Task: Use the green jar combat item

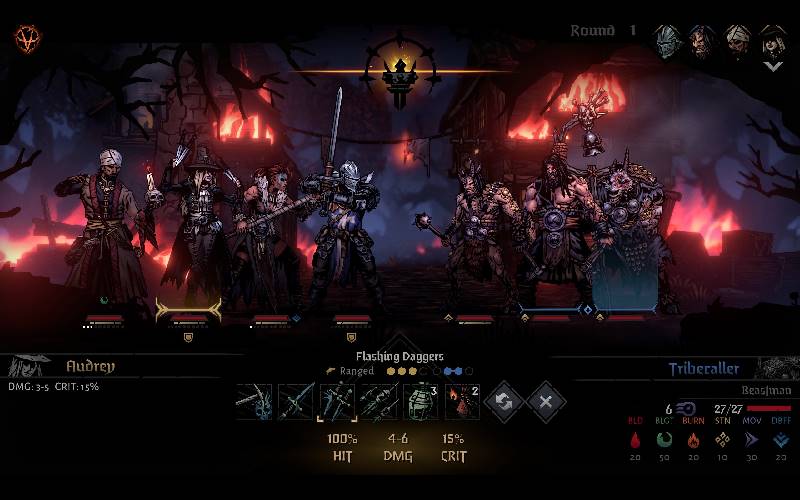Action: [x=420, y=402]
